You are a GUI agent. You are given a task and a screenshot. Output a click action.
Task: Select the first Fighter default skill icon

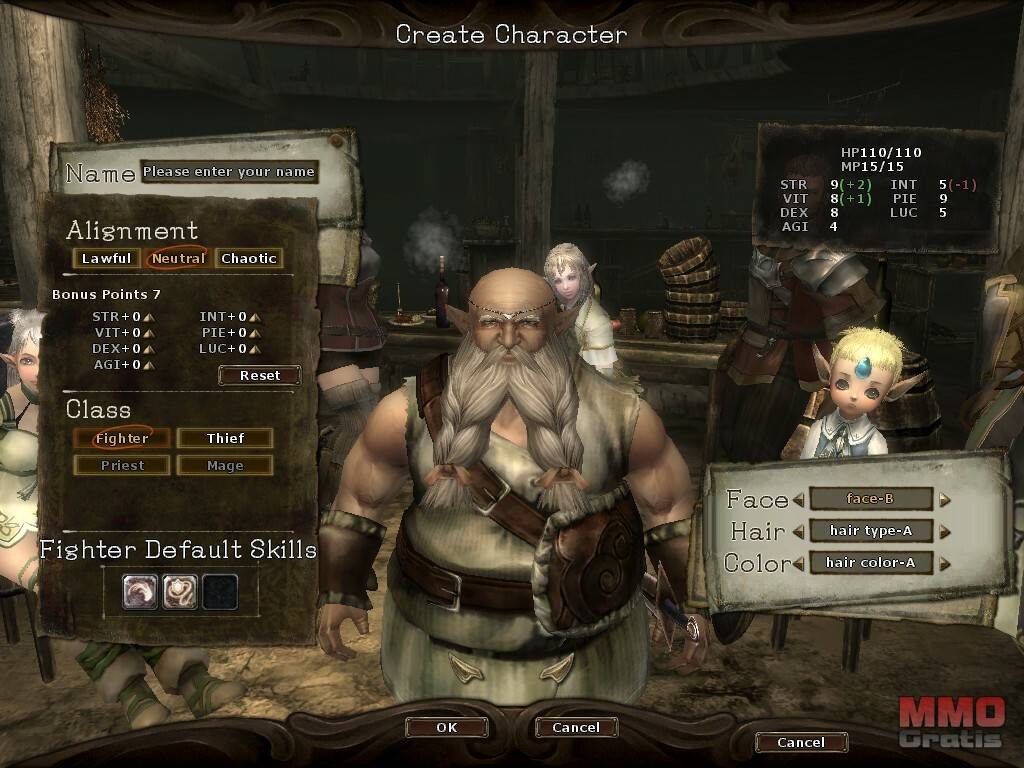click(x=140, y=591)
